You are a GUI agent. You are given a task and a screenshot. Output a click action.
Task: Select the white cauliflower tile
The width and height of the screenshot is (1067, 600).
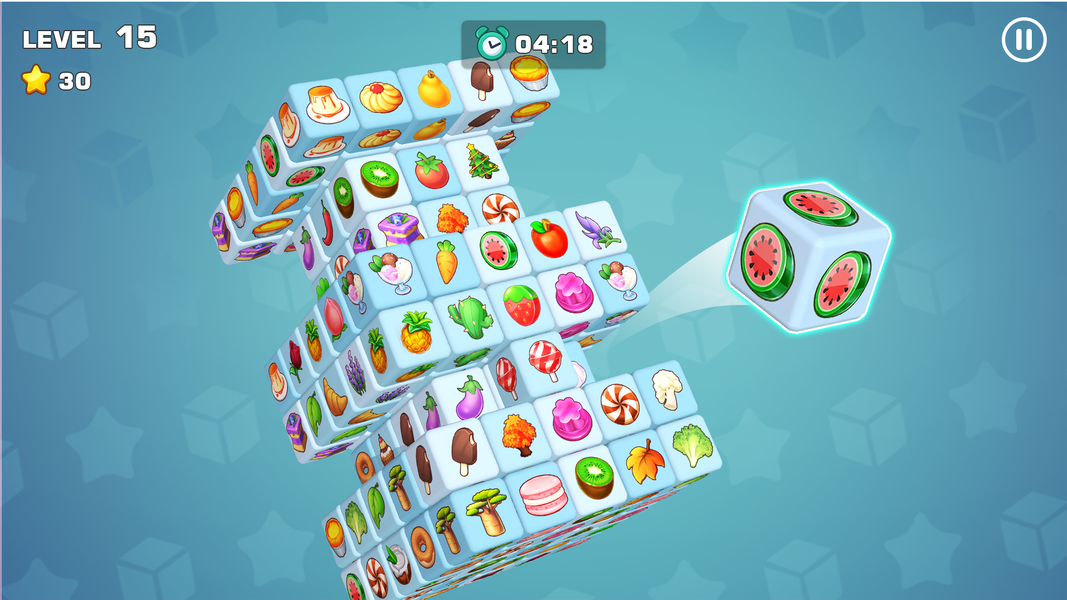[x=665, y=388]
